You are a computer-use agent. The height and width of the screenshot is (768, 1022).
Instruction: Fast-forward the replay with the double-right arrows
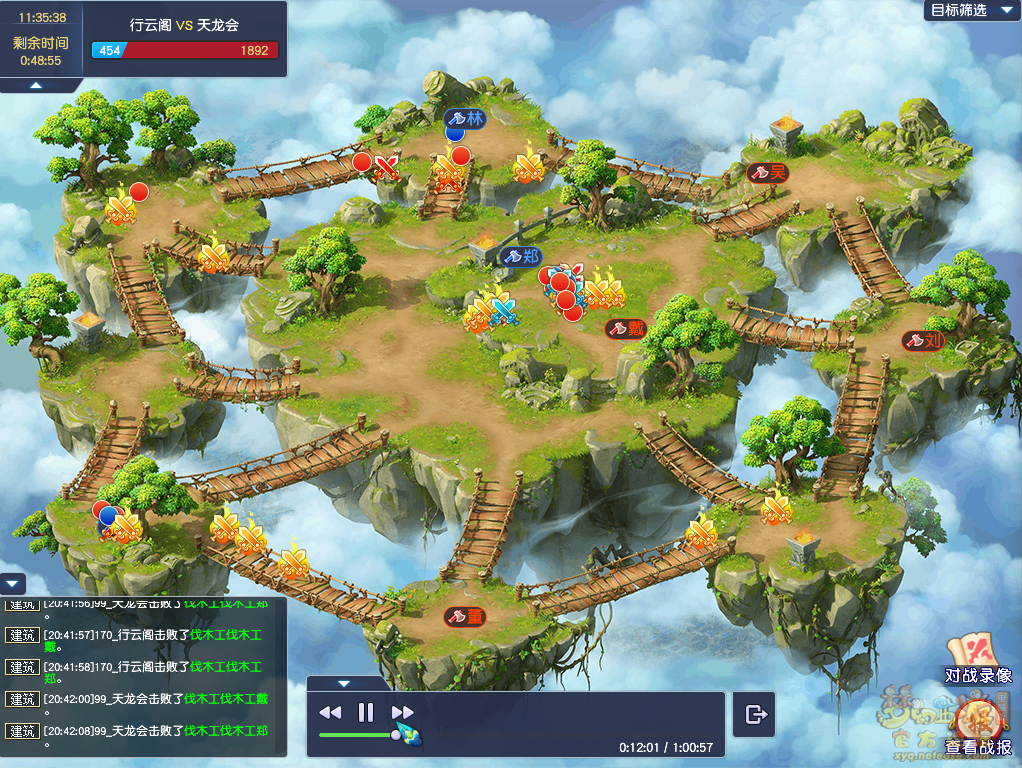click(402, 712)
